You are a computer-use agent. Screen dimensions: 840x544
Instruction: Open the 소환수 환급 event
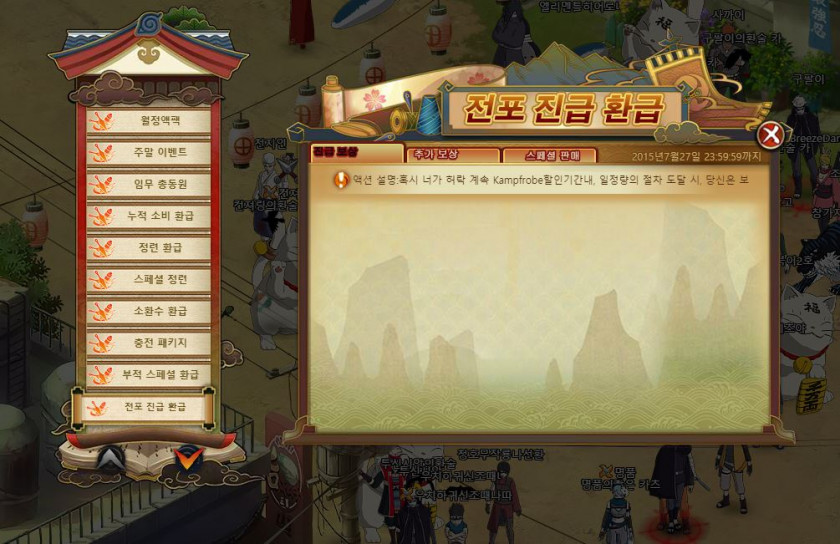149,311
